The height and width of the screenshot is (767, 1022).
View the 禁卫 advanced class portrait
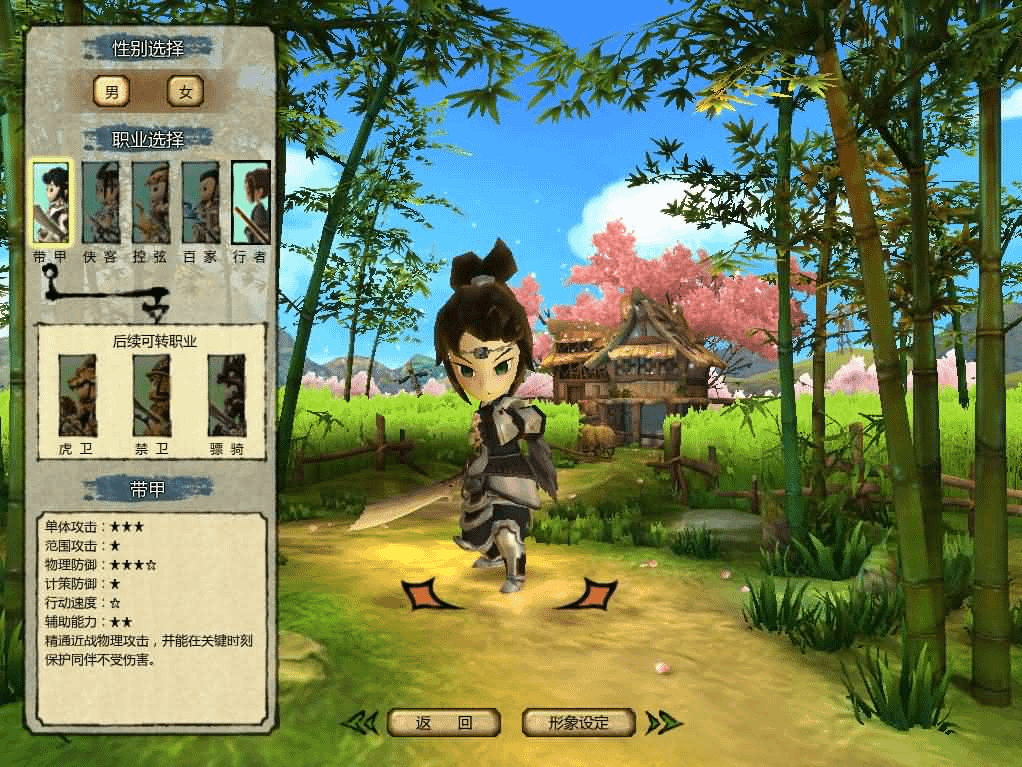[152, 395]
